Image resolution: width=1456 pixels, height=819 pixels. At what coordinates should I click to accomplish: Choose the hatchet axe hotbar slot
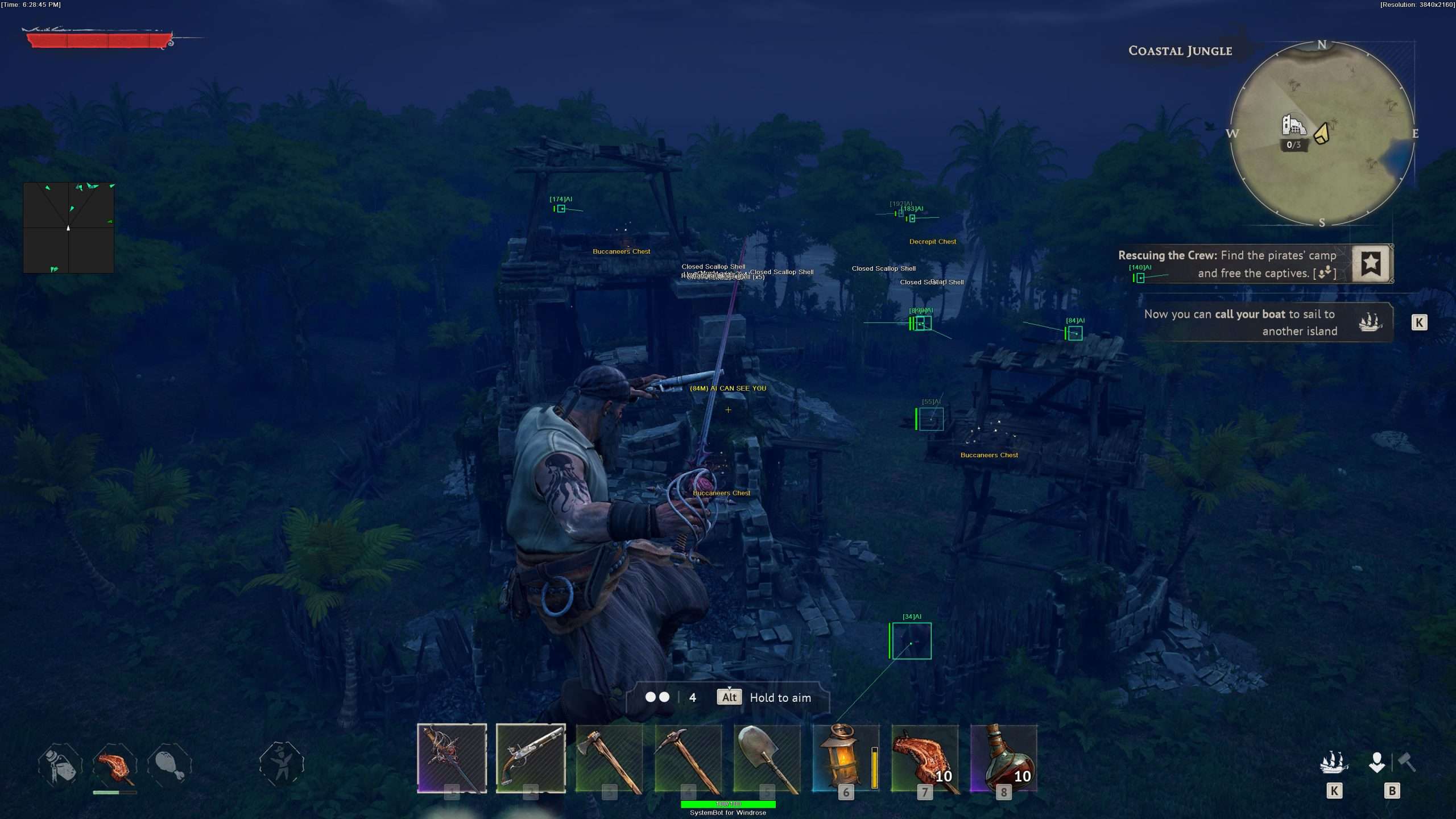[609, 758]
